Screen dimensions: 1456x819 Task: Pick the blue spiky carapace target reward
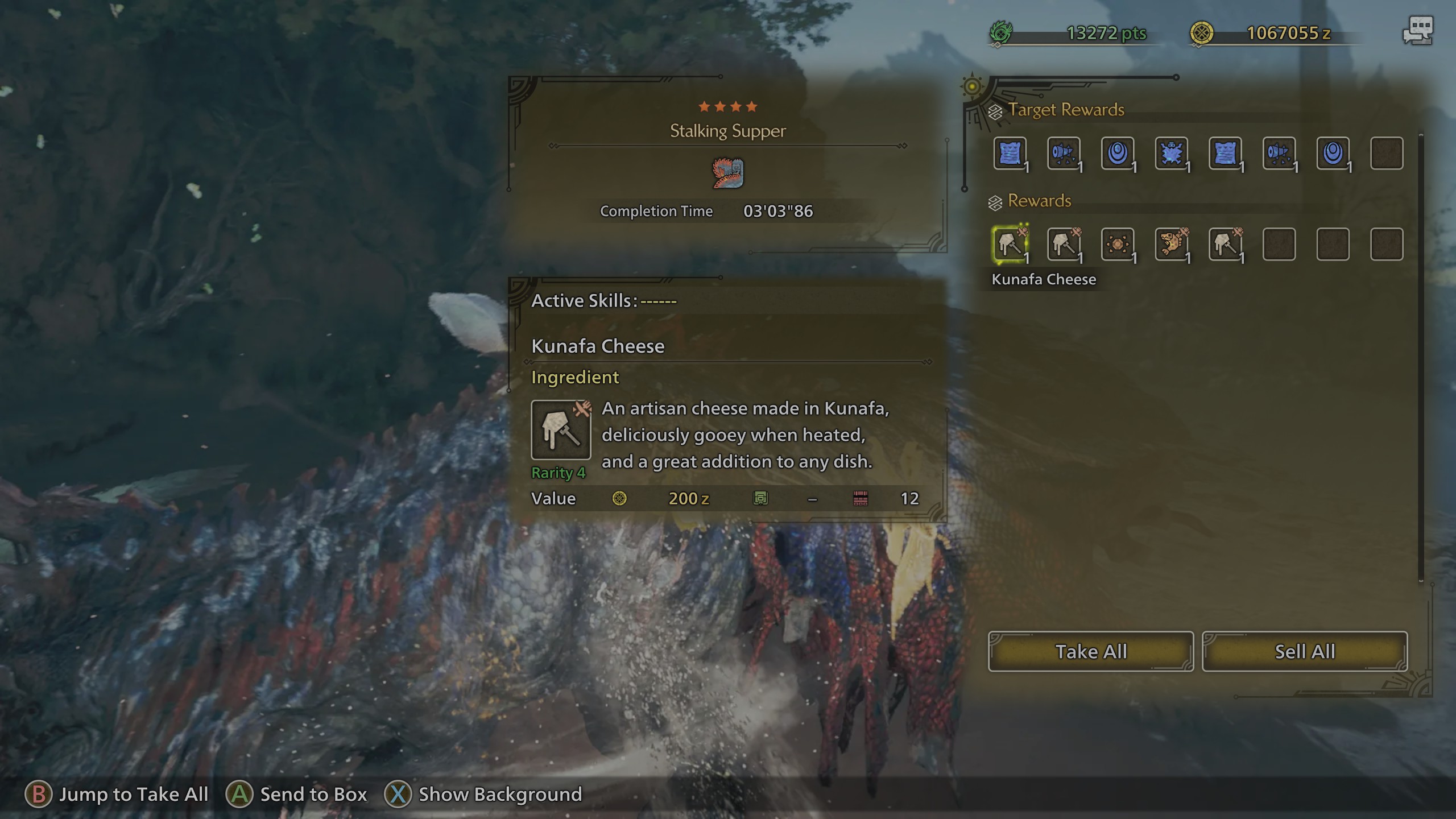pyautogui.click(x=1171, y=154)
